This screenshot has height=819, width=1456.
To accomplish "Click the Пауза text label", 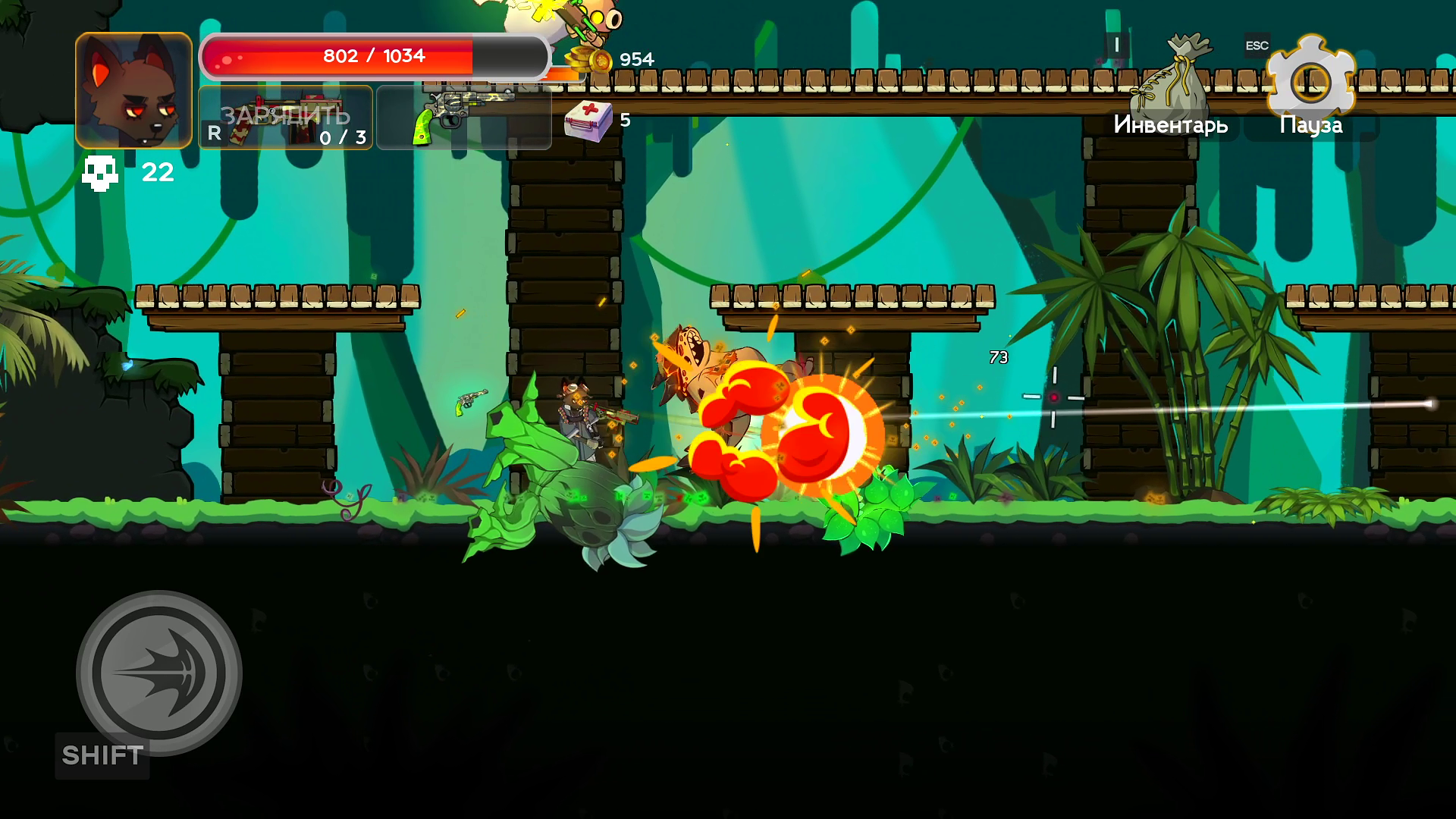I will pos(1310,123).
